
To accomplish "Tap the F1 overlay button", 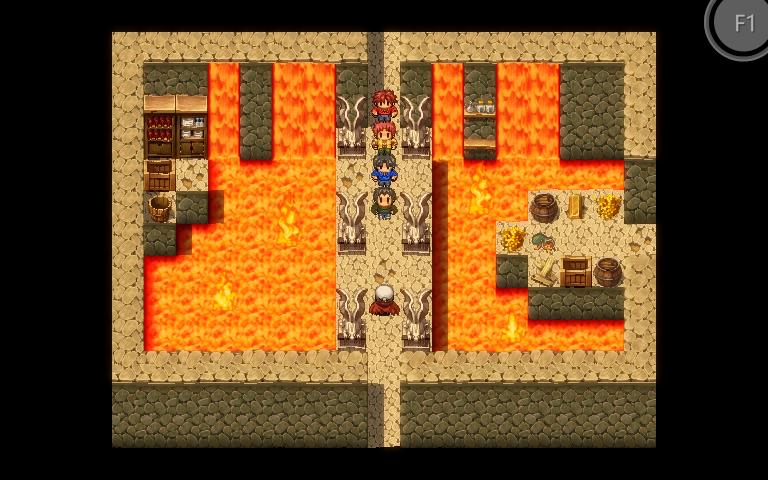I will pyautogui.click(x=743, y=23).
